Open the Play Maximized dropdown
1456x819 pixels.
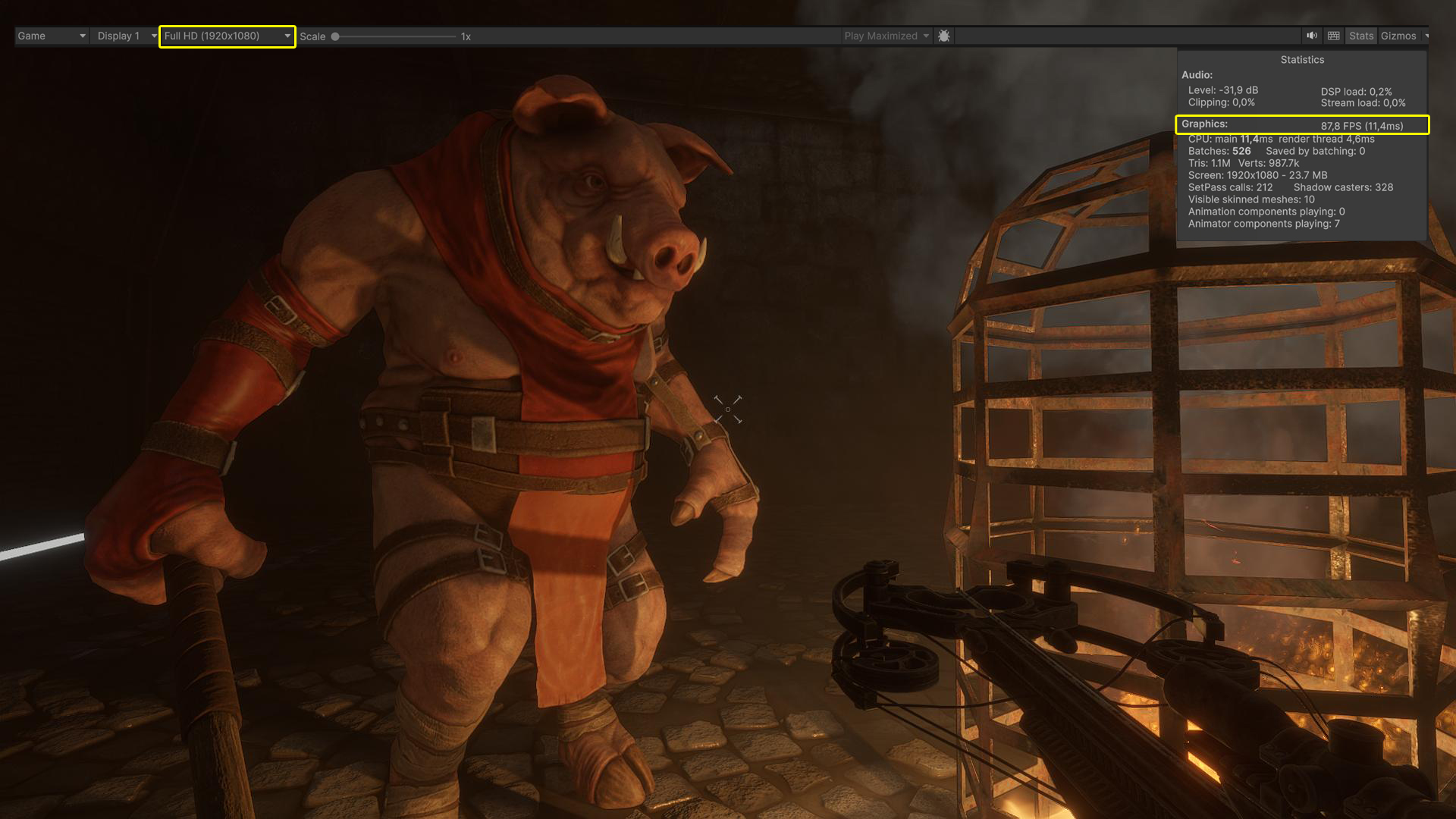click(886, 36)
